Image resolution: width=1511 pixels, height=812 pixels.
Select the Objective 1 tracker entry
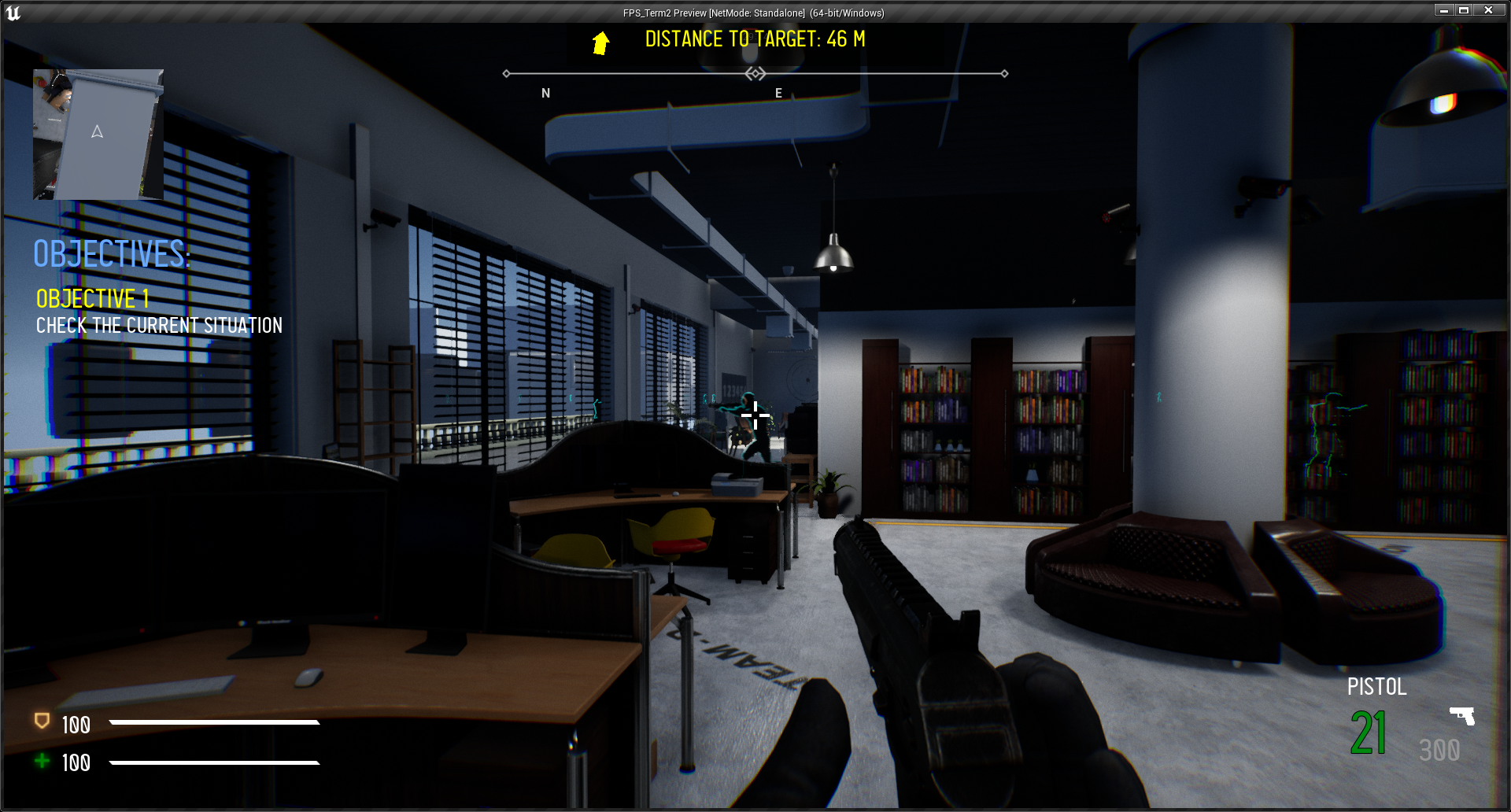[x=93, y=299]
